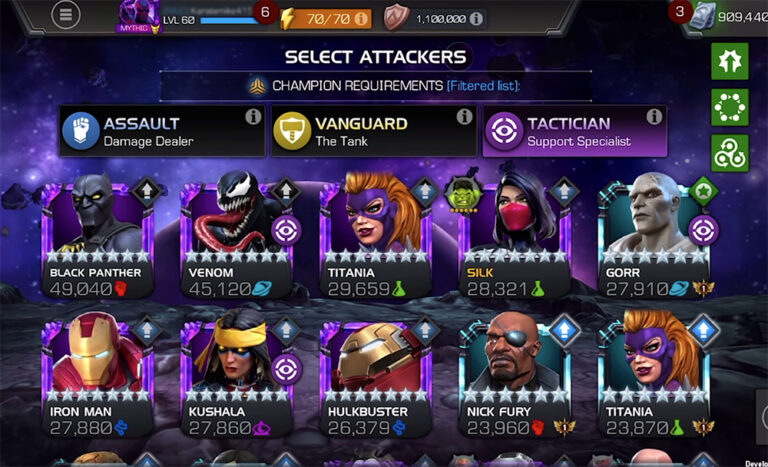Screen dimensions: 768x467
Task: Add Iron Man to the attackers
Action: click(x=95, y=372)
